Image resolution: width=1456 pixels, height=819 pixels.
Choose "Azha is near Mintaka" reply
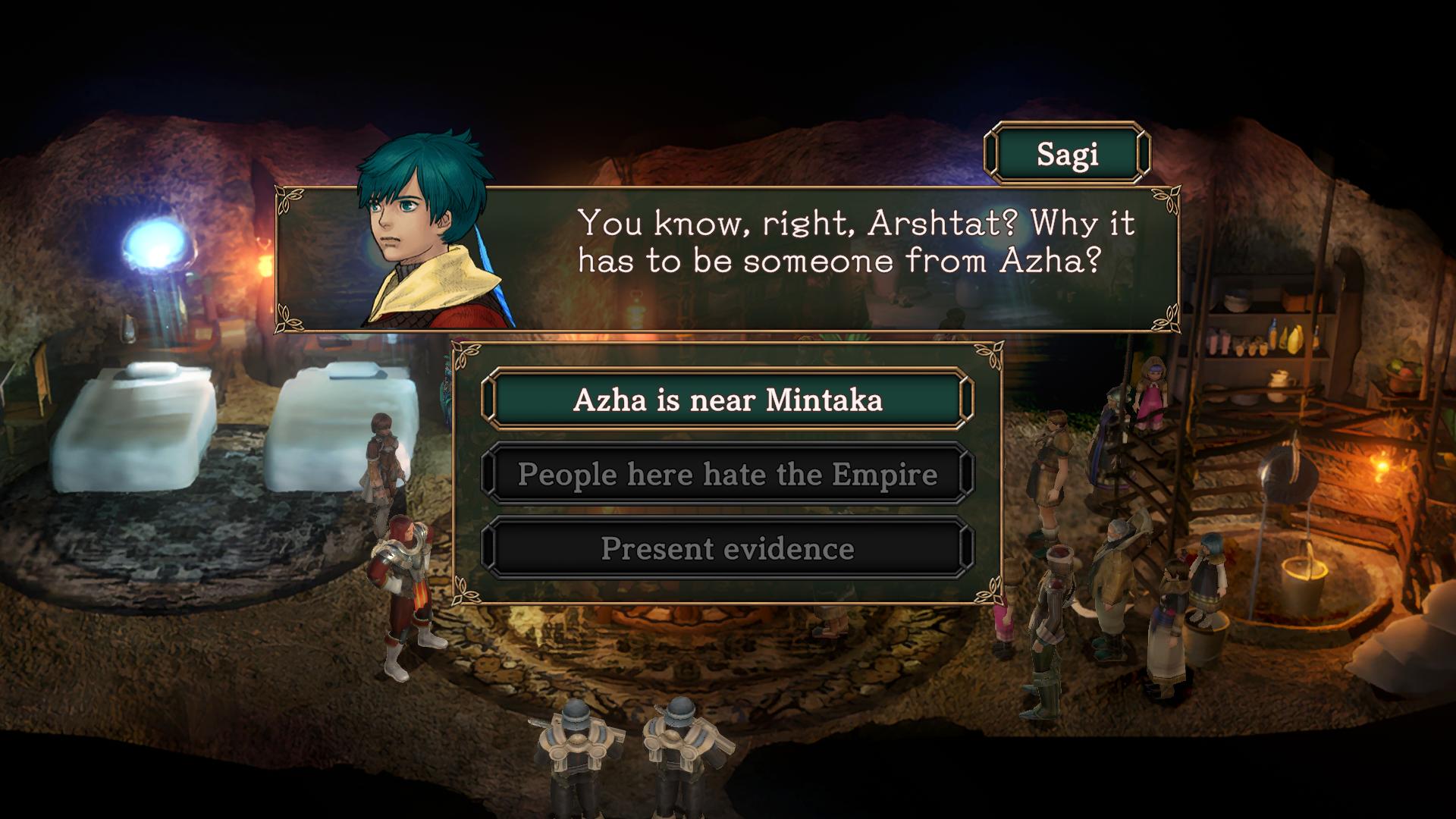[x=727, y=399]
